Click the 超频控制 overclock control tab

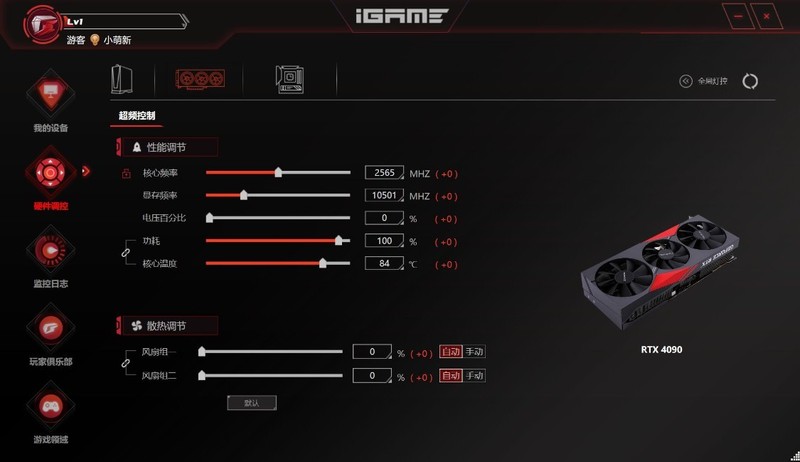tap(137, 116)
